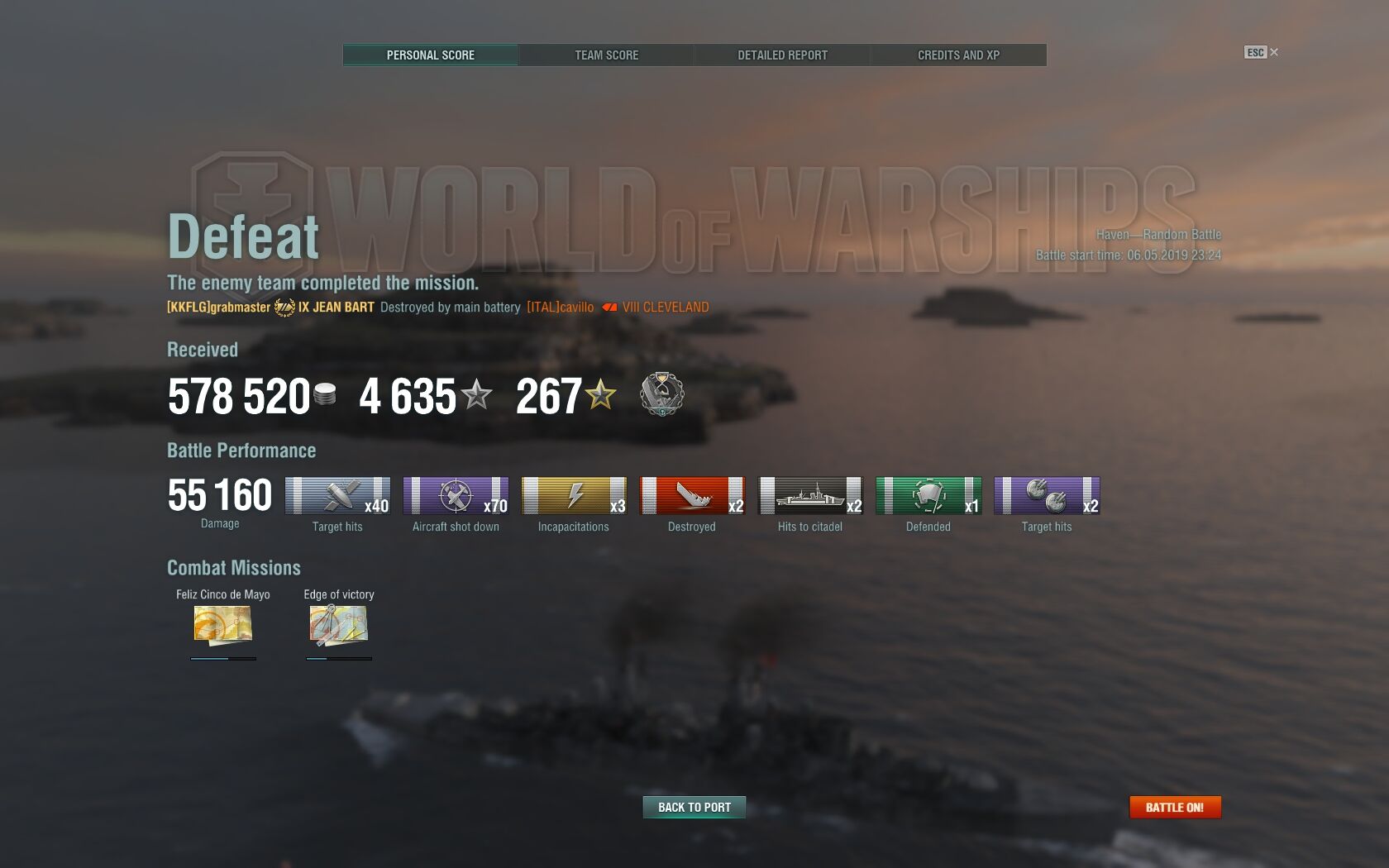Show the Detailed Report tab
The image size is (1389, 868).
pos(782,55)
